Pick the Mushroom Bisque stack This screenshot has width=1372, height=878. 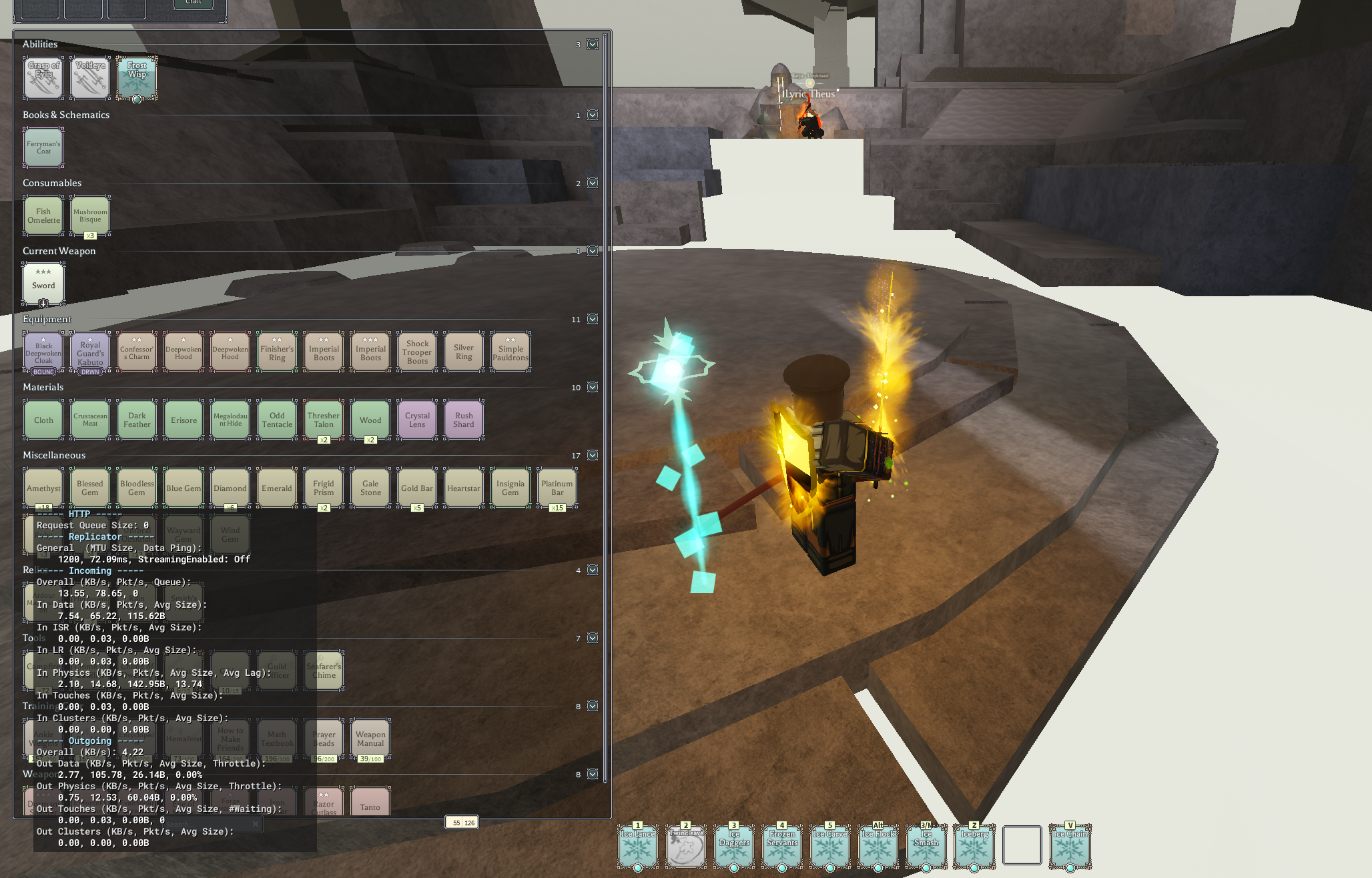90,215
